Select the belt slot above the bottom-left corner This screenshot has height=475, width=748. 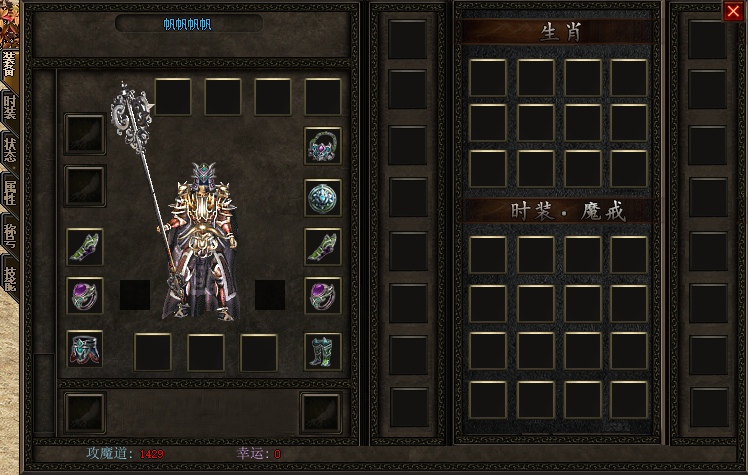85,349
